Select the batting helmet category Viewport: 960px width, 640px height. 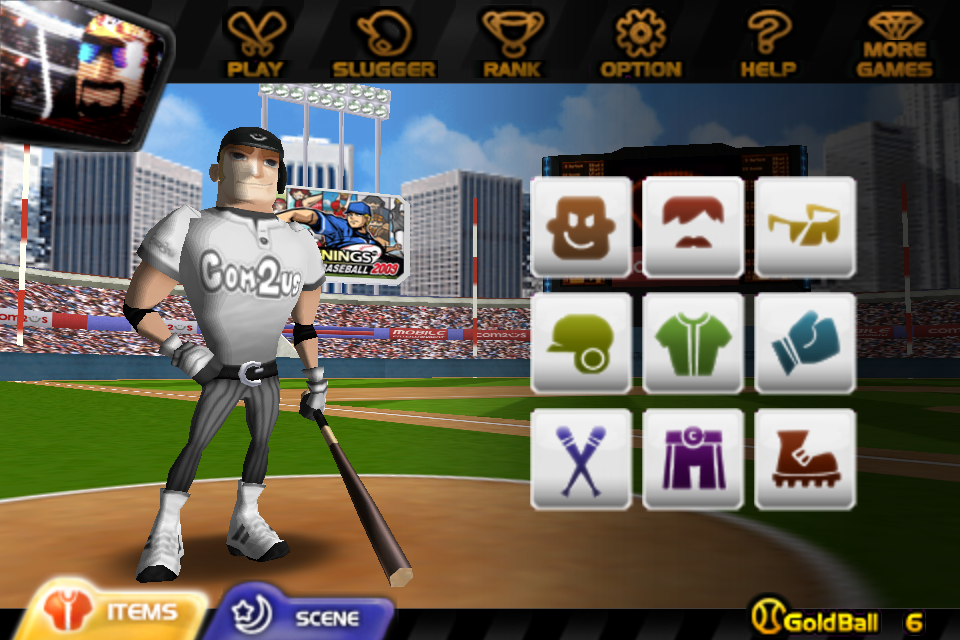point(581,343)
